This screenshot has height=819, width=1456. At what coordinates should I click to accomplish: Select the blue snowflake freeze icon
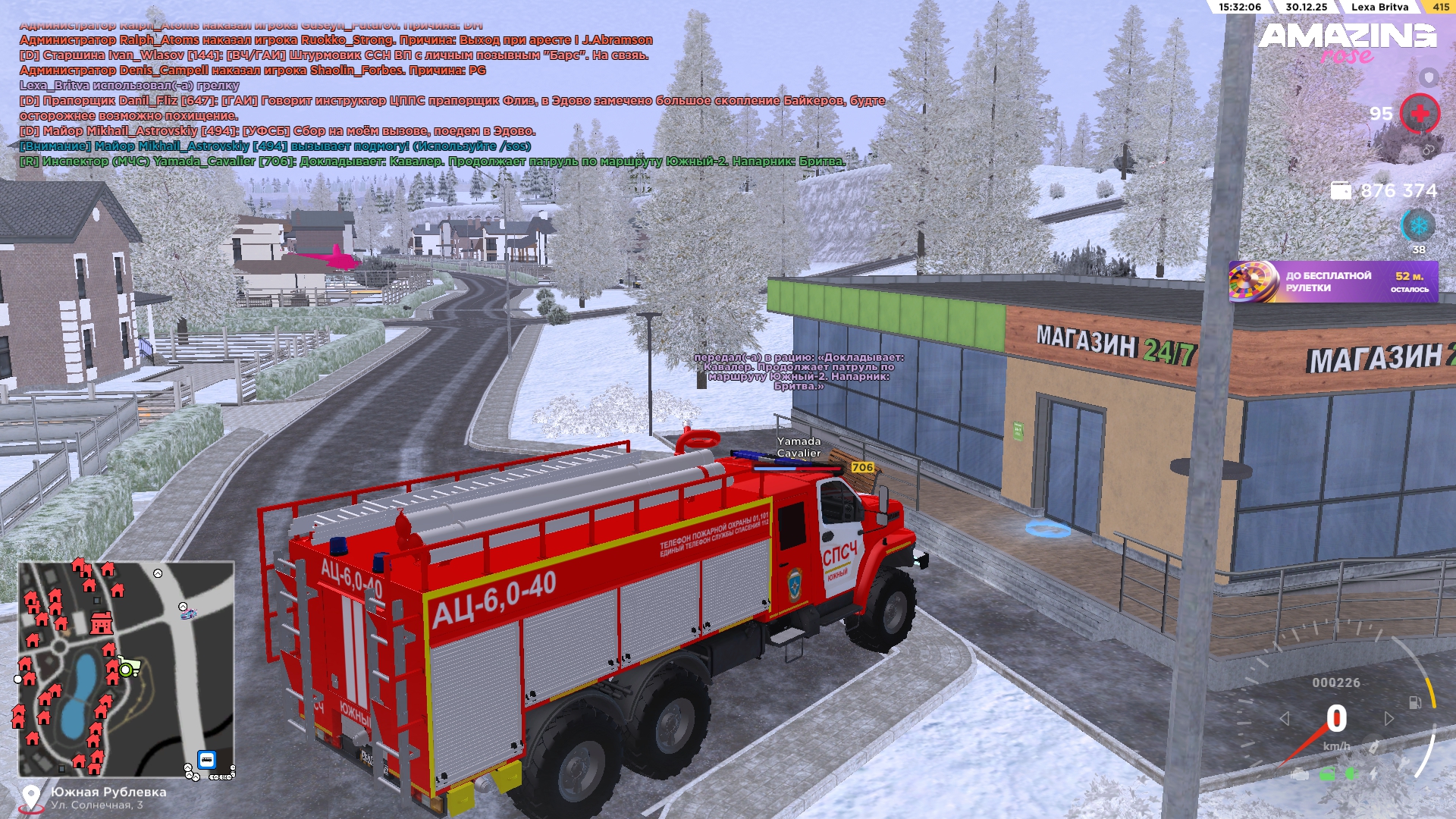(x=1418, y=225)
